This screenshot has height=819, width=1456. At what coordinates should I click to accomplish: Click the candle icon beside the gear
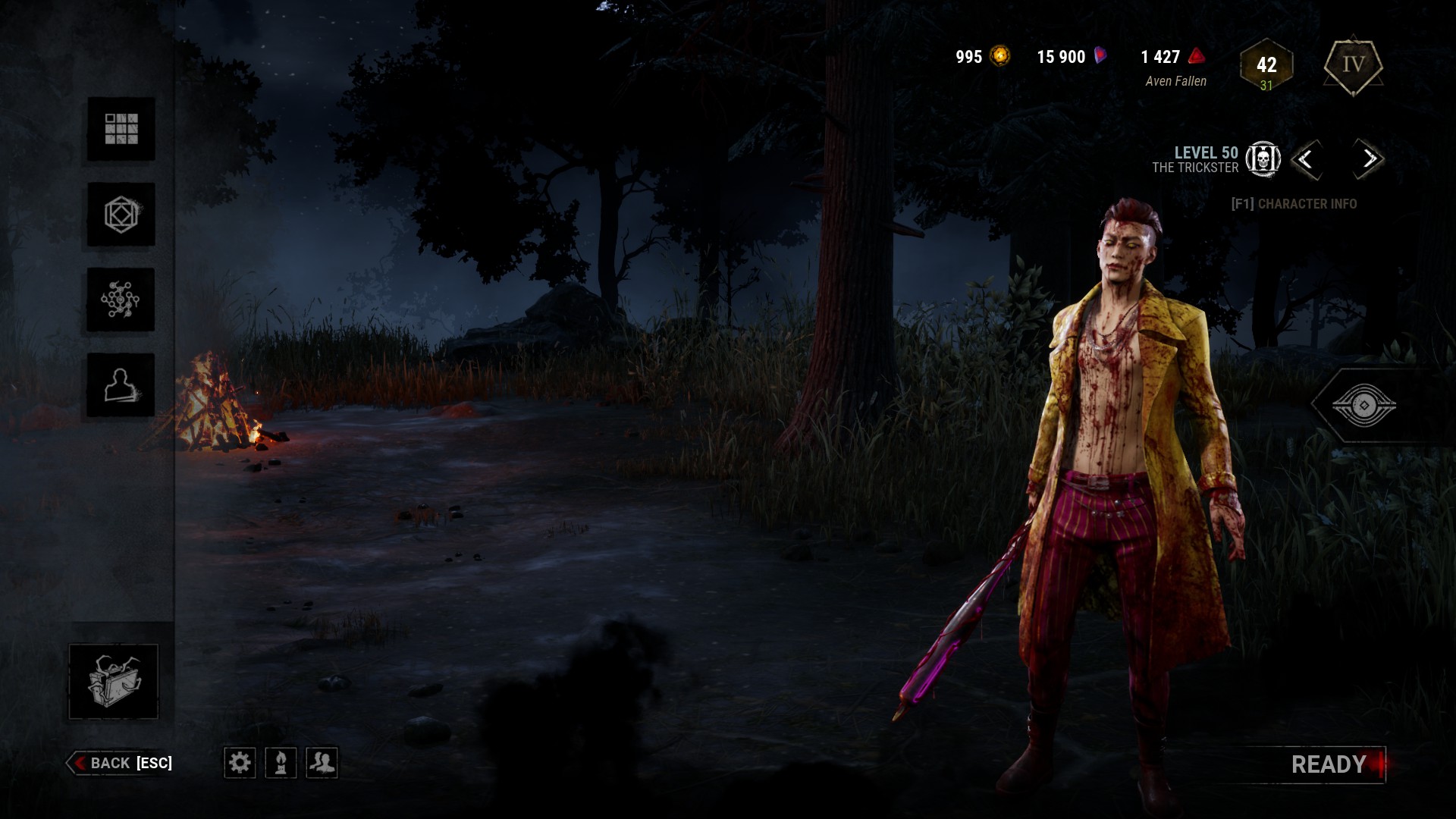point(281,762)
